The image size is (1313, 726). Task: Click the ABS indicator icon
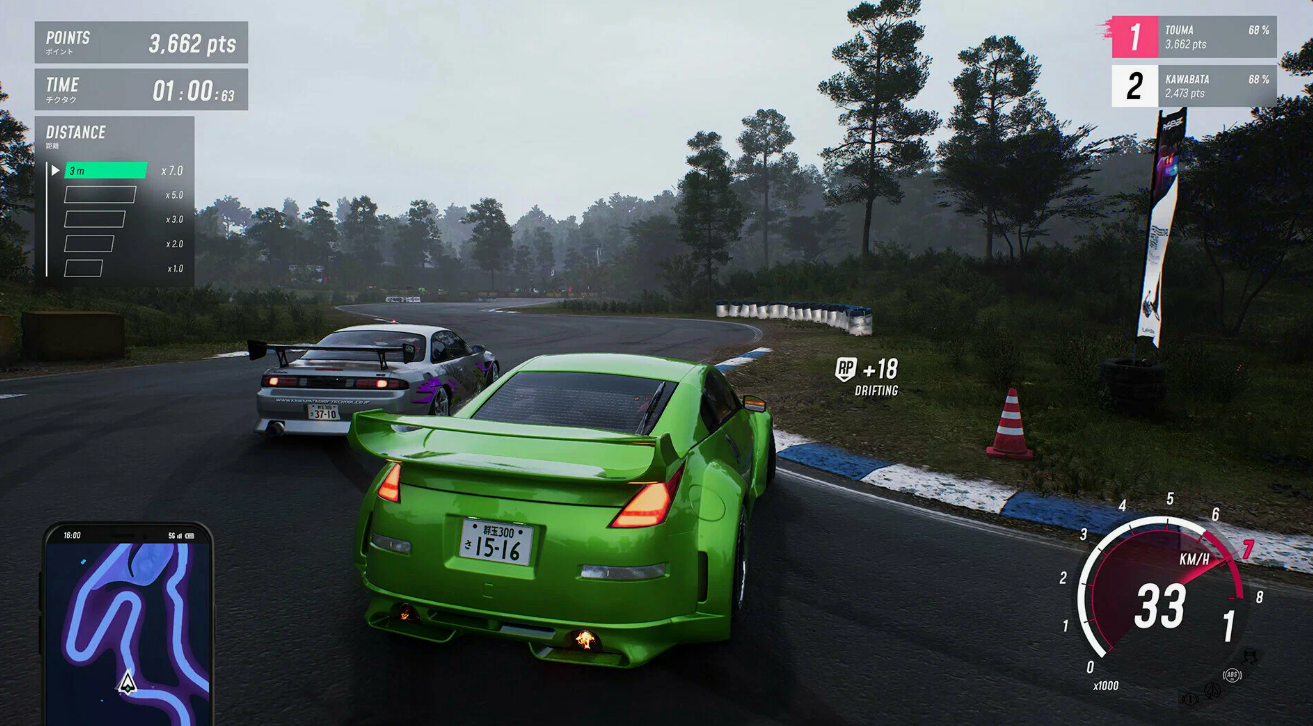tap(1232, 676)
